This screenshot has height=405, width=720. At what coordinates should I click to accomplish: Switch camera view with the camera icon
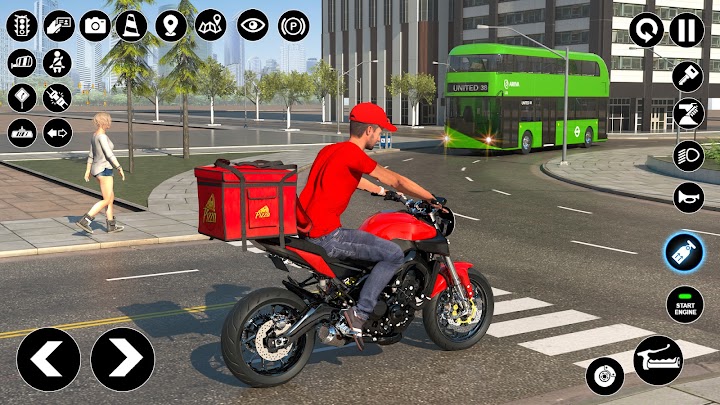click(95, 25)
